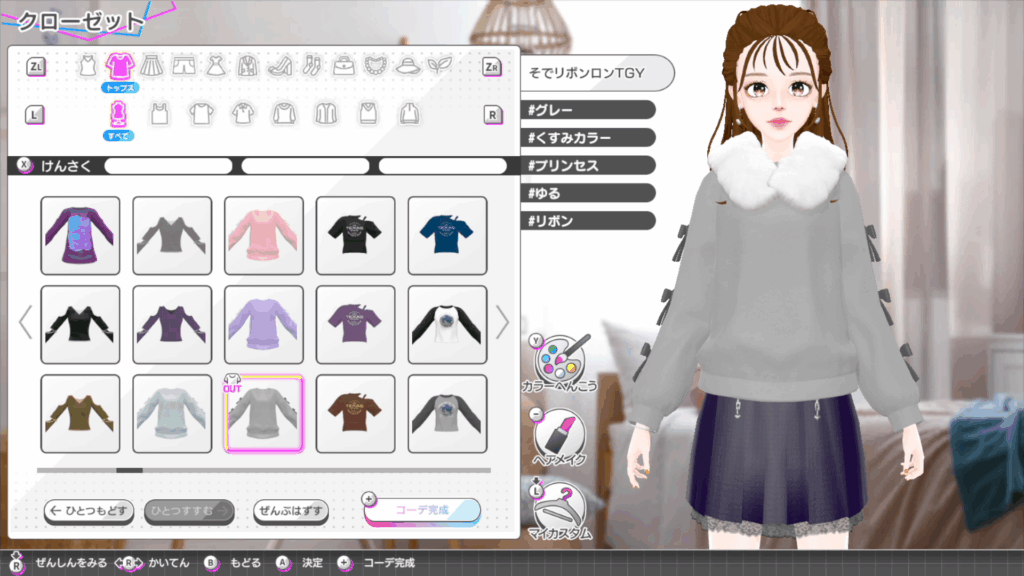Select the brown t-shirt thumbnail
Viewport: 1024px width, 576px height.
coord(355,413)
